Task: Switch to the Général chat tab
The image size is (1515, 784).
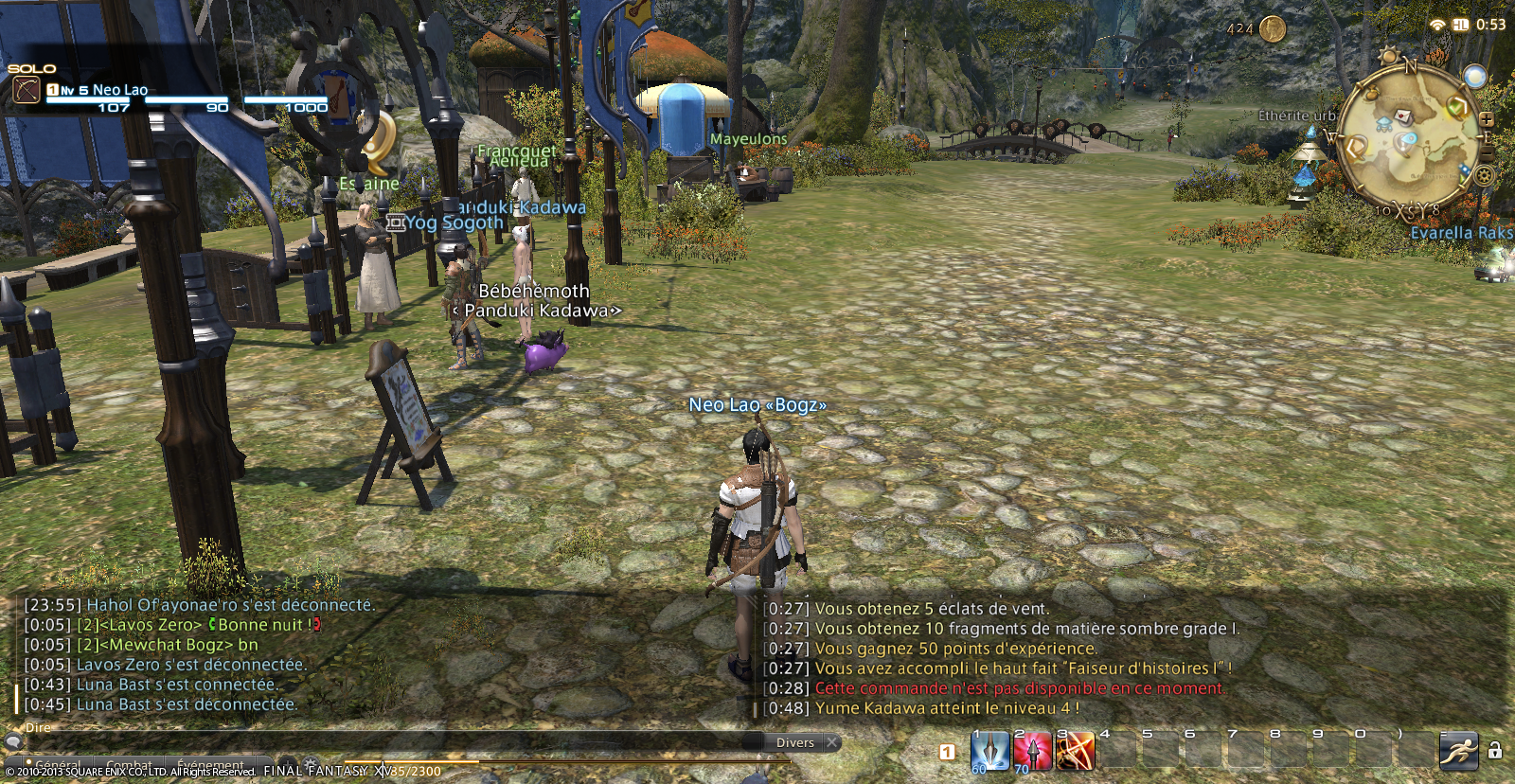Action: (x=57, y=764)
